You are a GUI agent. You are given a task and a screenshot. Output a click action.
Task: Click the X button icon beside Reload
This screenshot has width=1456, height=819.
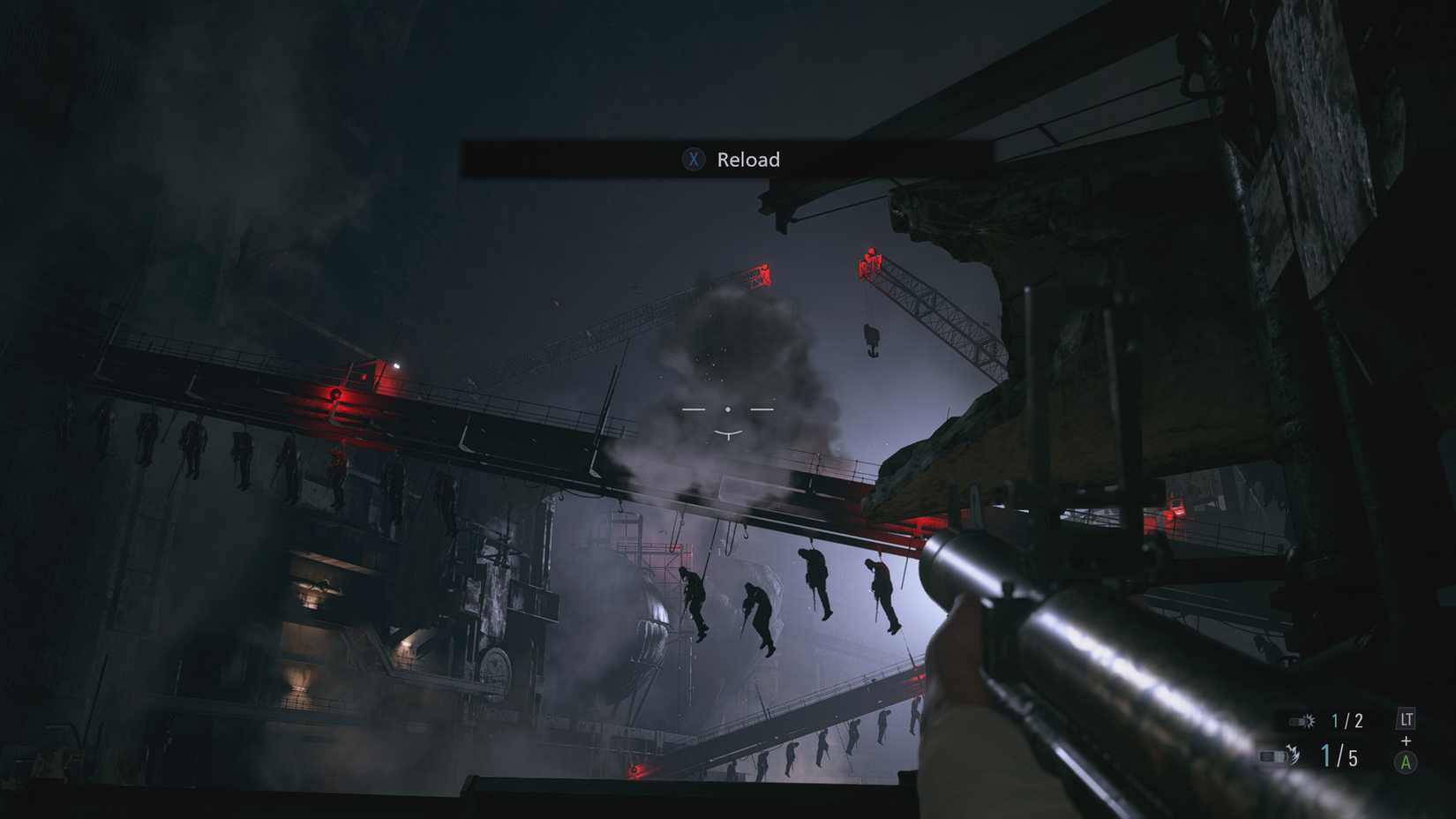695,160
